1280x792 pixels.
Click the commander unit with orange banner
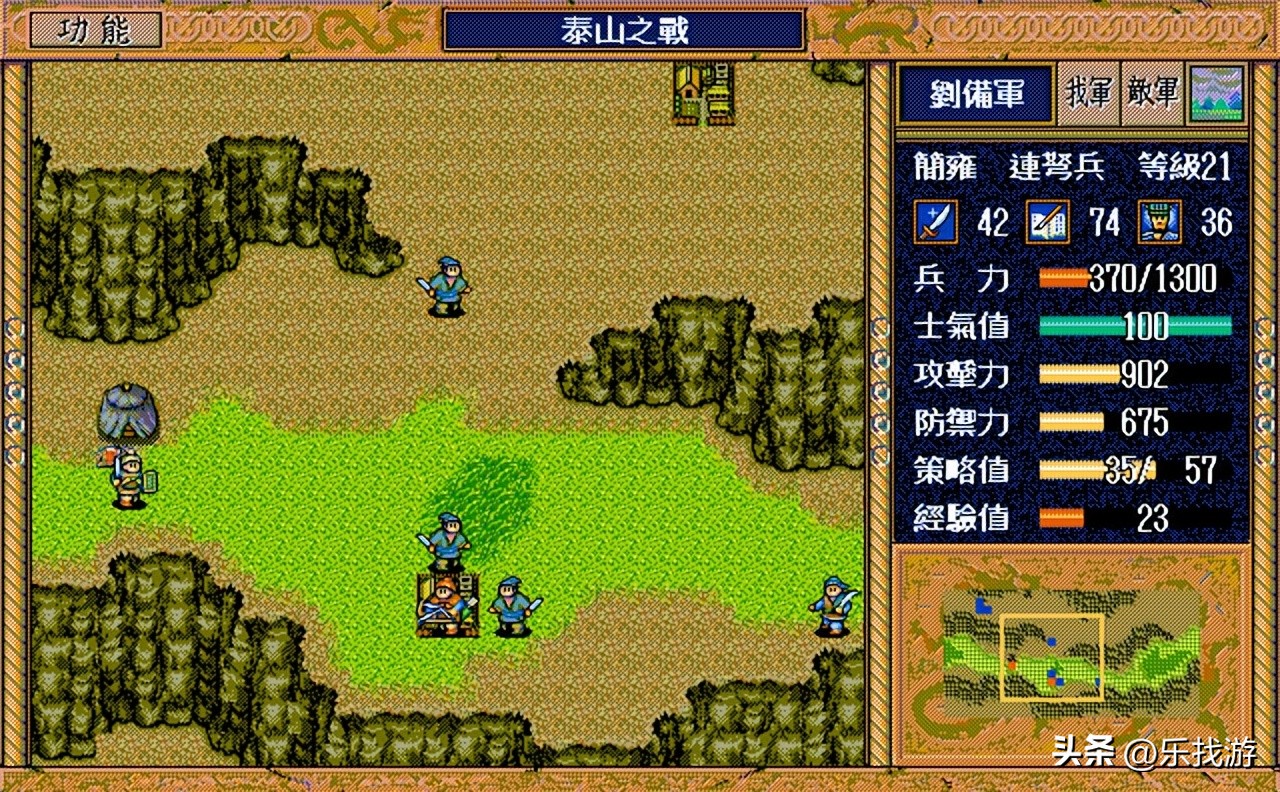[x=446, y=604]
